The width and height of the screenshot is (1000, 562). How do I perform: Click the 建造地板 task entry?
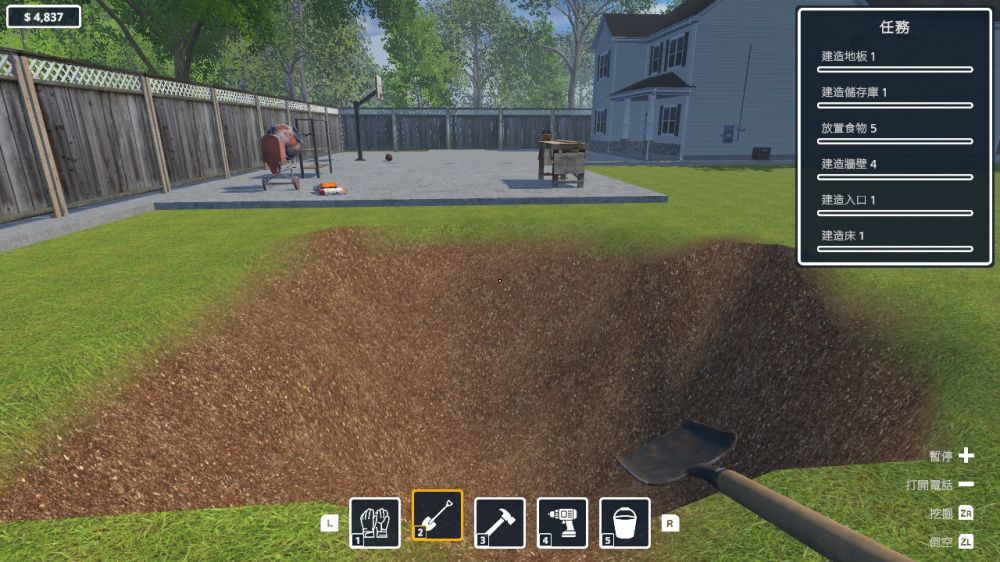(895, 61)
